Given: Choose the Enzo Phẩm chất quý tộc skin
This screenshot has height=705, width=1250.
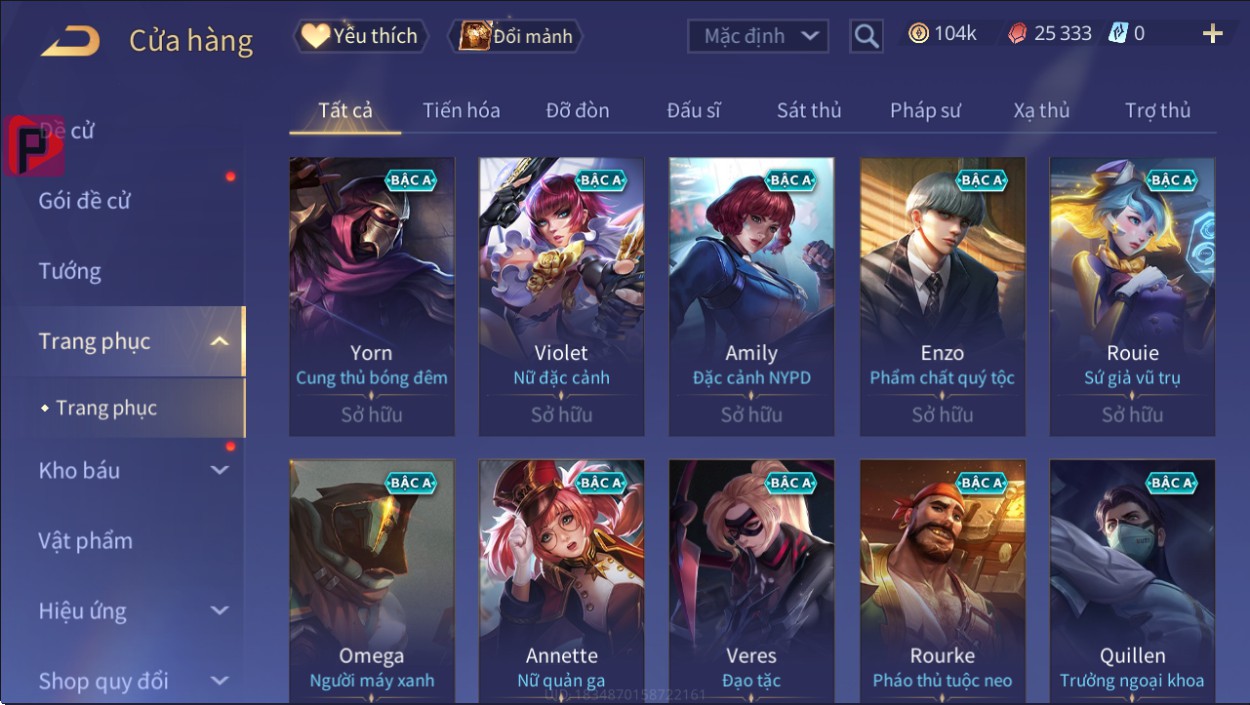Looking at the screenshot, I should coord(942,296).
